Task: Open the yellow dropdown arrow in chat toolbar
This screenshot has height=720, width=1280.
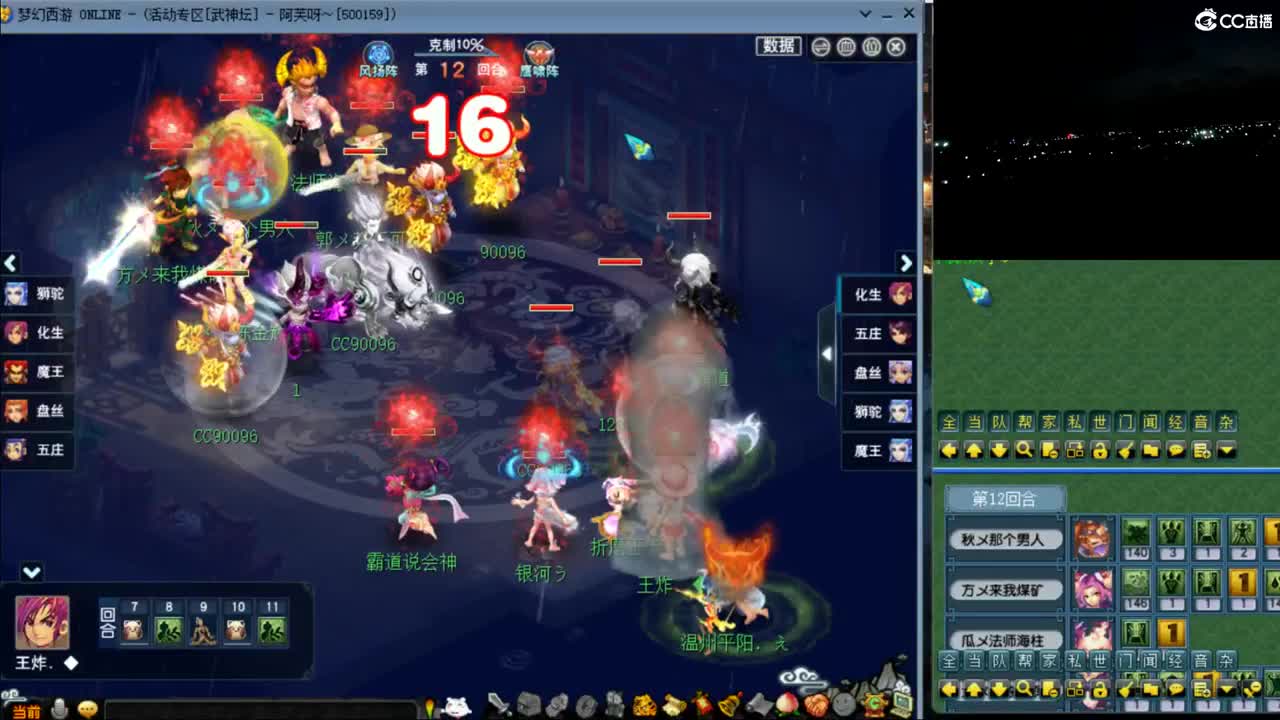Action: coord(1226,451)
